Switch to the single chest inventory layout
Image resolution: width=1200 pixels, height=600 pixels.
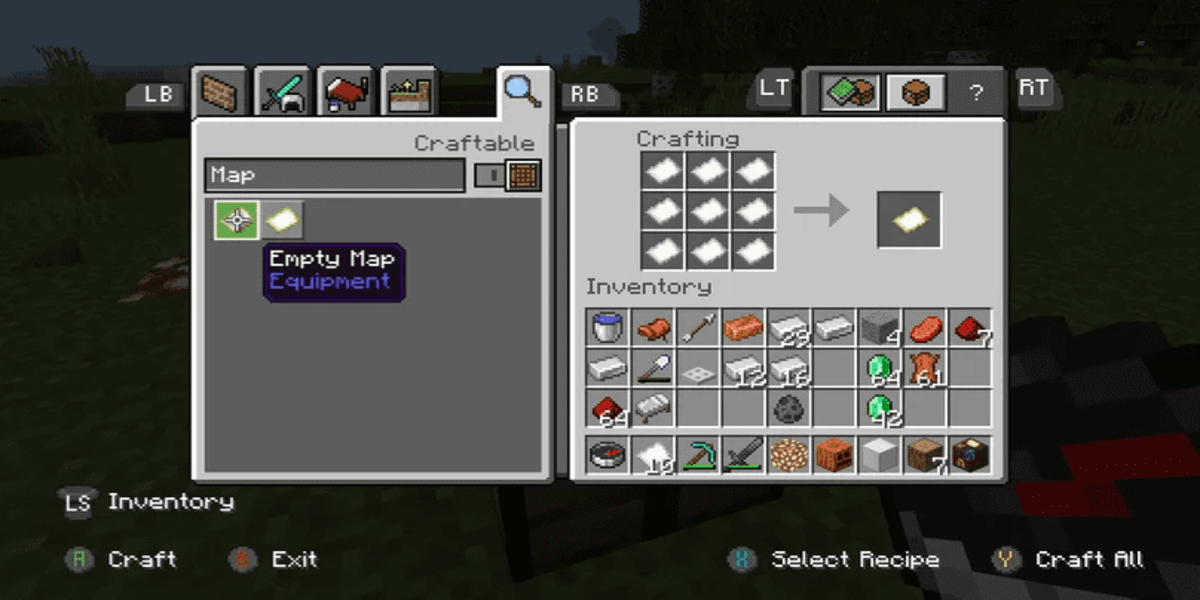tap(914, 92)
